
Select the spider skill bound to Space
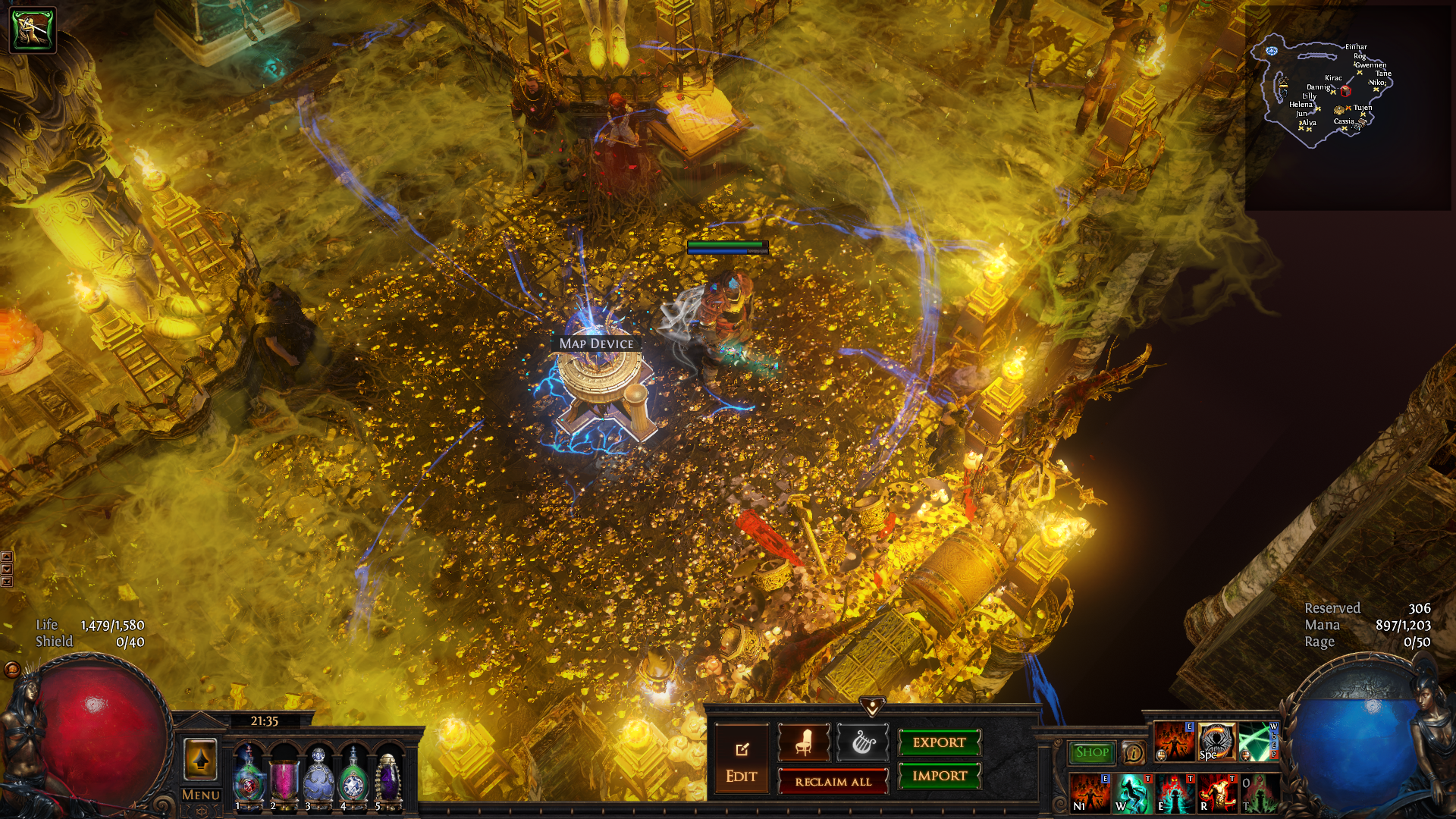(1216, 742)
